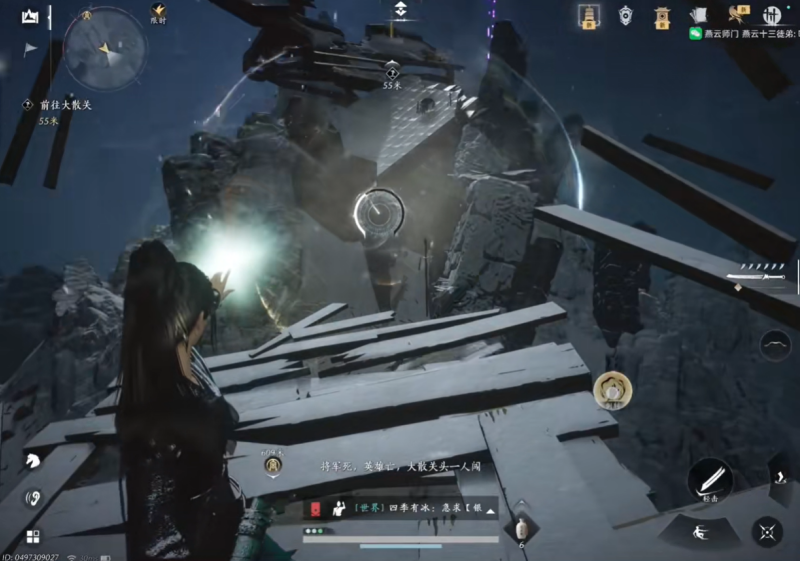This screenshot has width=800, height=561.
Task: Open the crown icon menu
Action: [30, 16]
